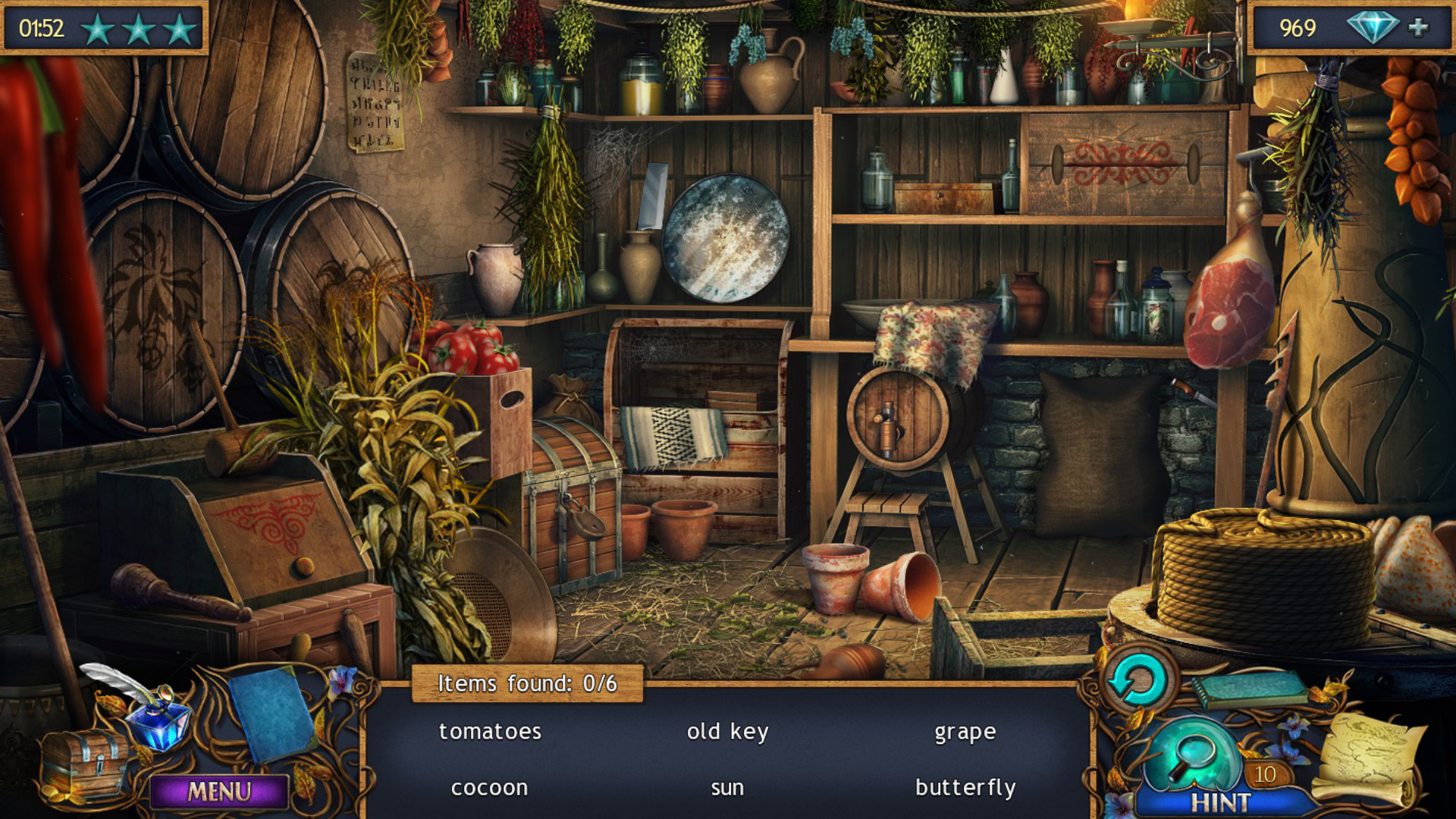Select 'tomatoes' from the item list
Viewport: 1456px width, 819px height.
pos(488,730)
